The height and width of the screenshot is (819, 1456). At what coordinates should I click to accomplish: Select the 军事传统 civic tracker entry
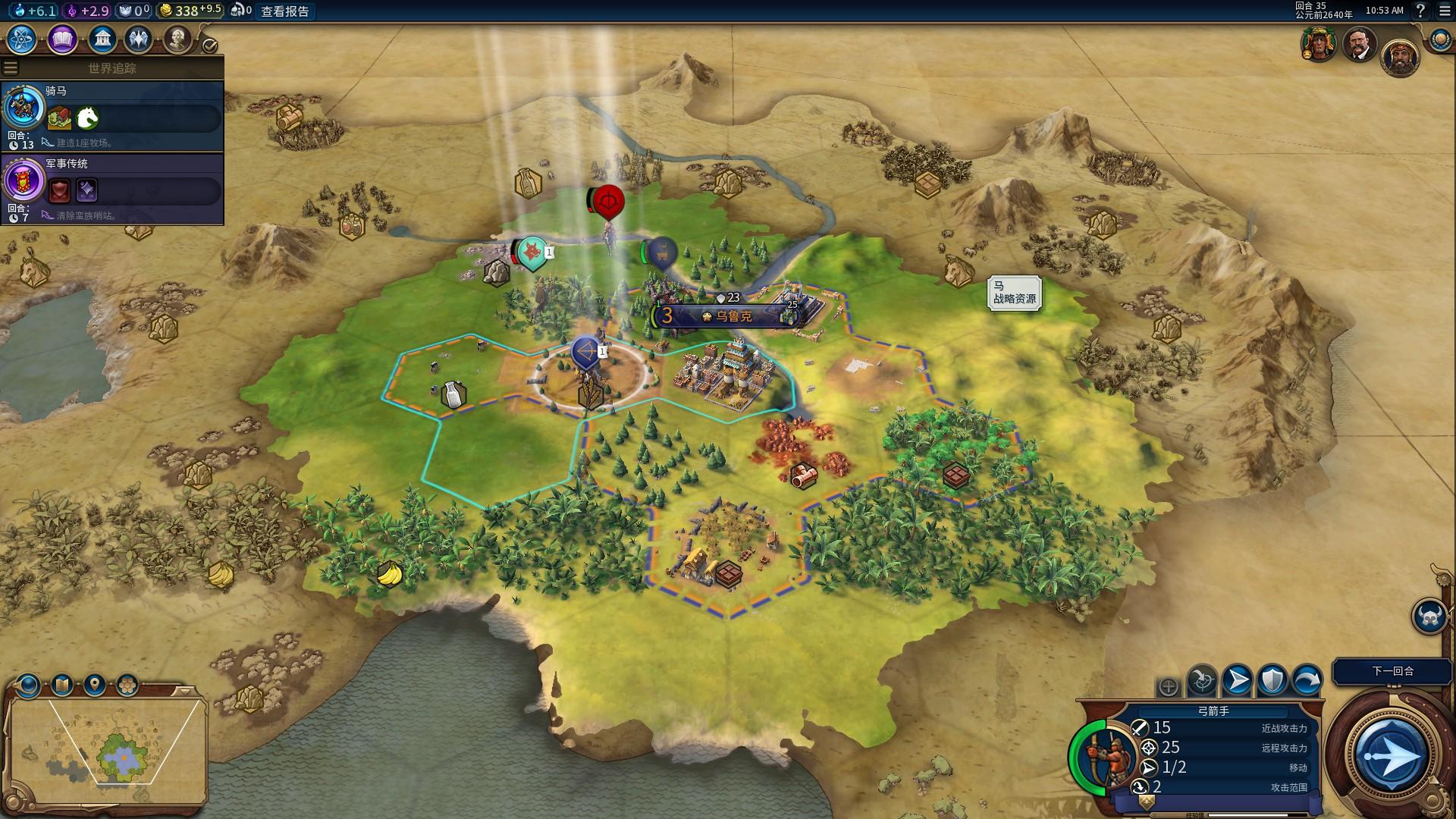(x=112, y=189)
